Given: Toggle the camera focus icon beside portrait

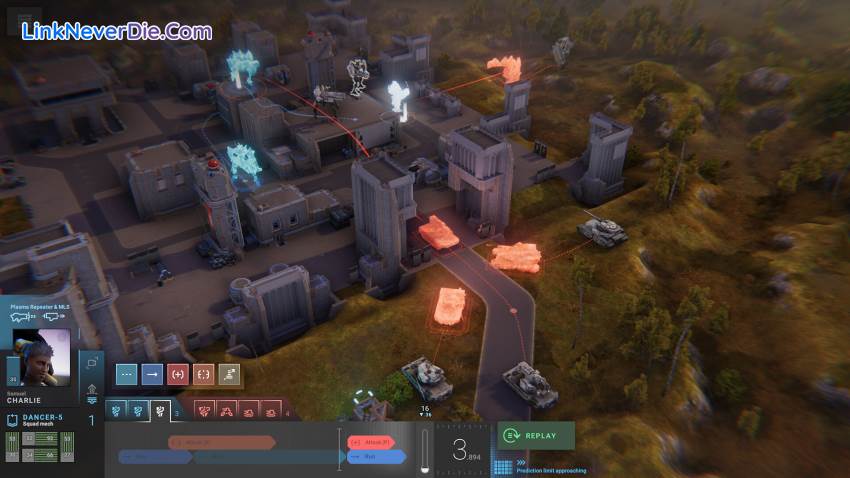Looking at the screenshot, I should click(x=92, y=362).
